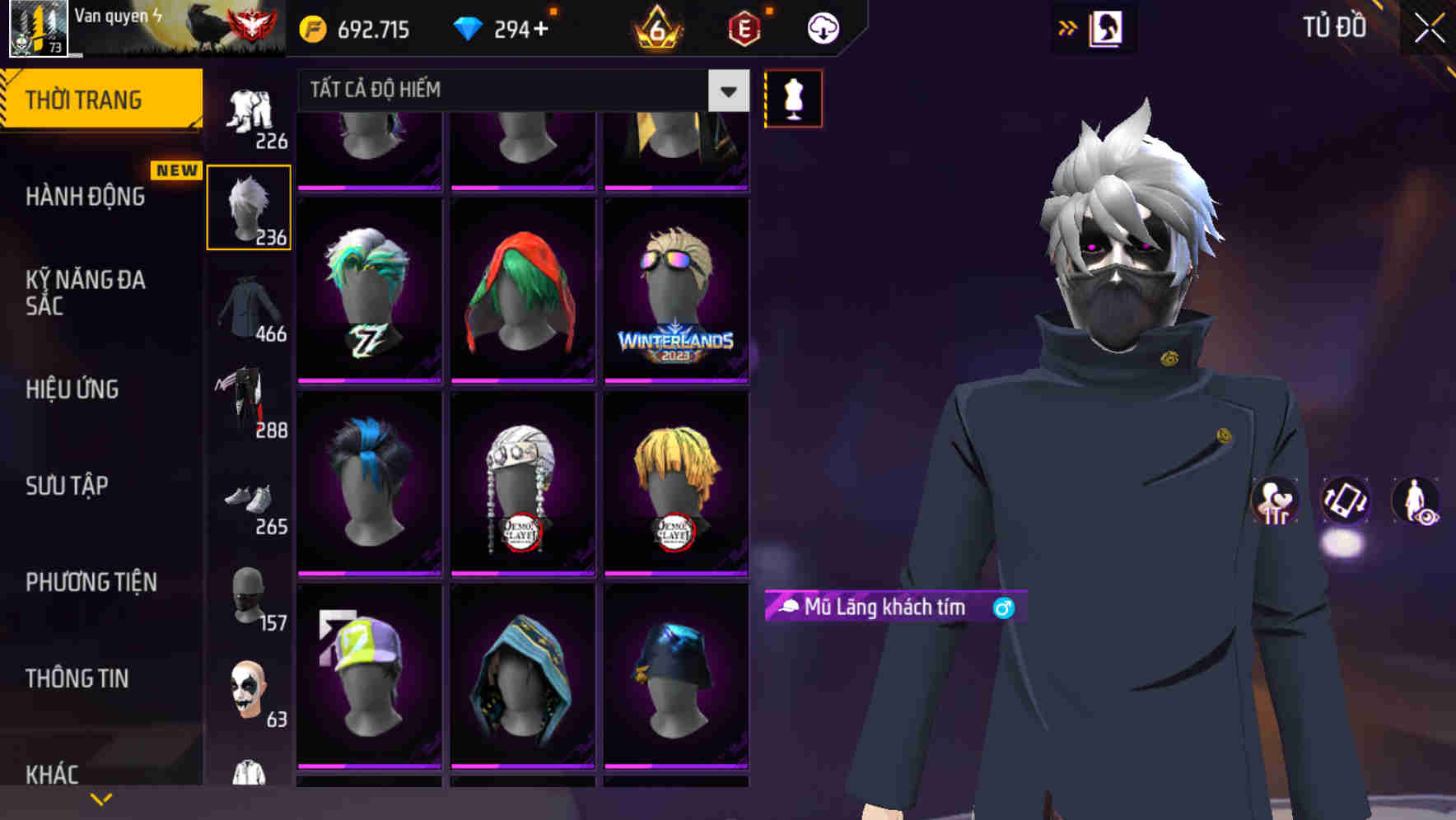This screenshot has height=820, width=1456.
Task: Click the male gender symbol on the item label
Action: tap(1003, 608)
